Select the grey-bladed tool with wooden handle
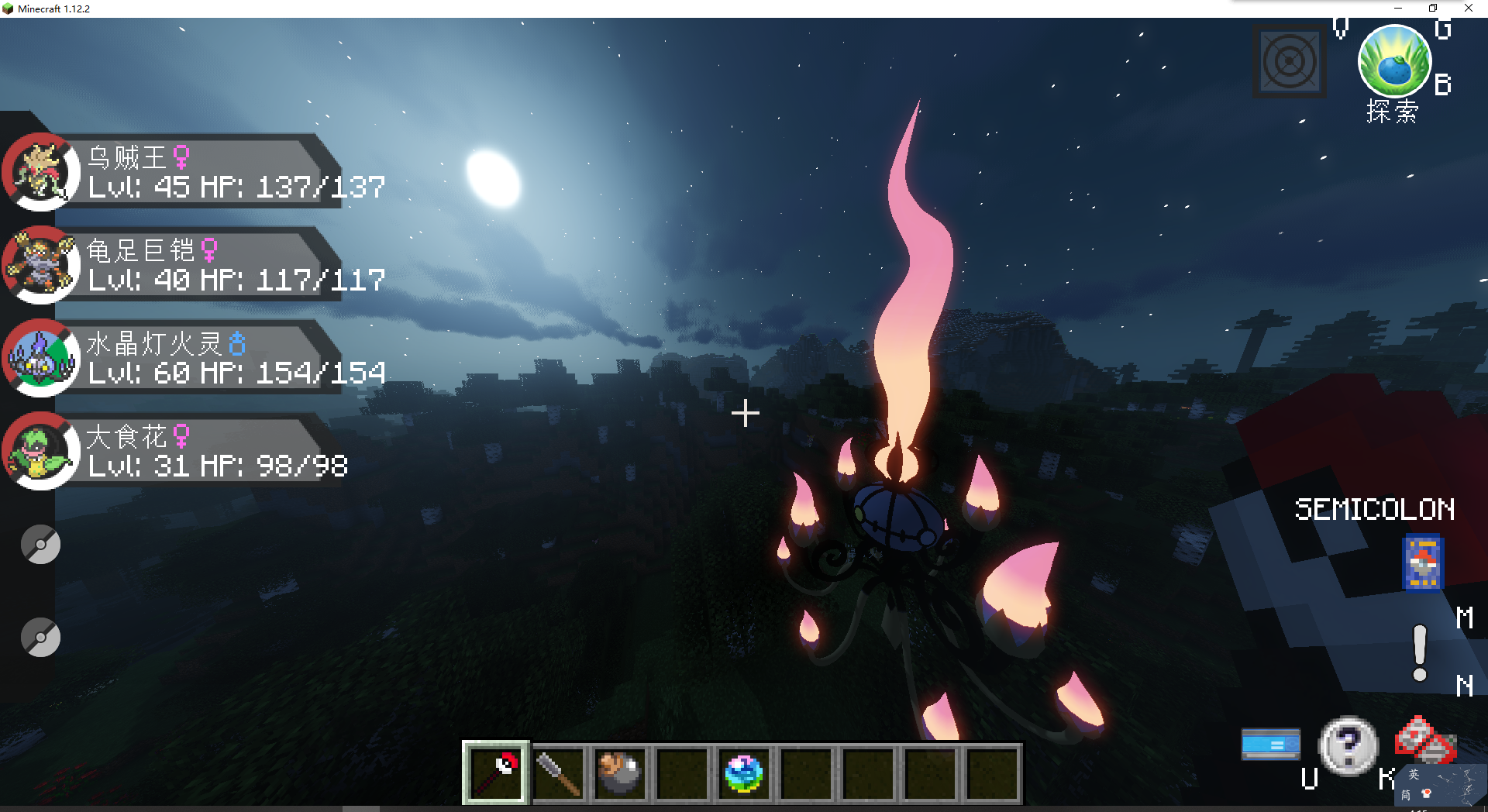 (x=558, y=772)
